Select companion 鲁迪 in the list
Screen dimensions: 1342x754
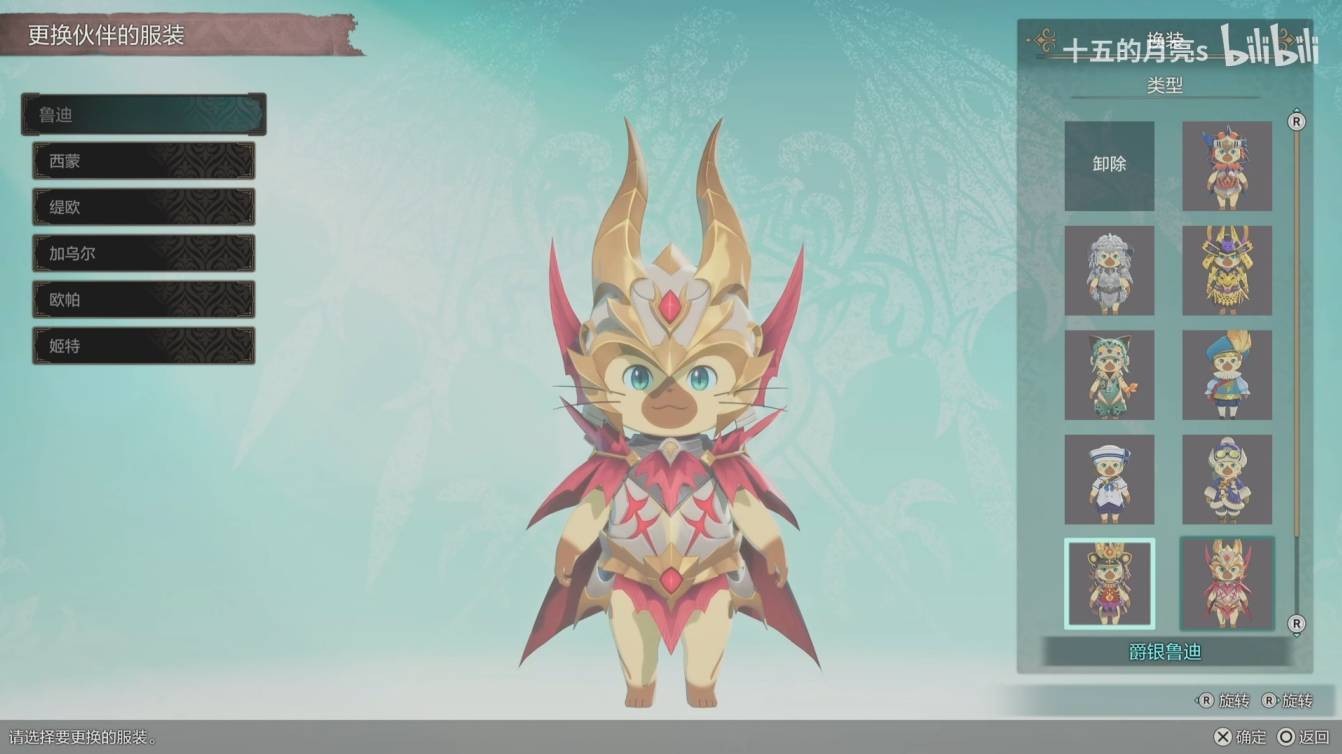tap(144, 115)
